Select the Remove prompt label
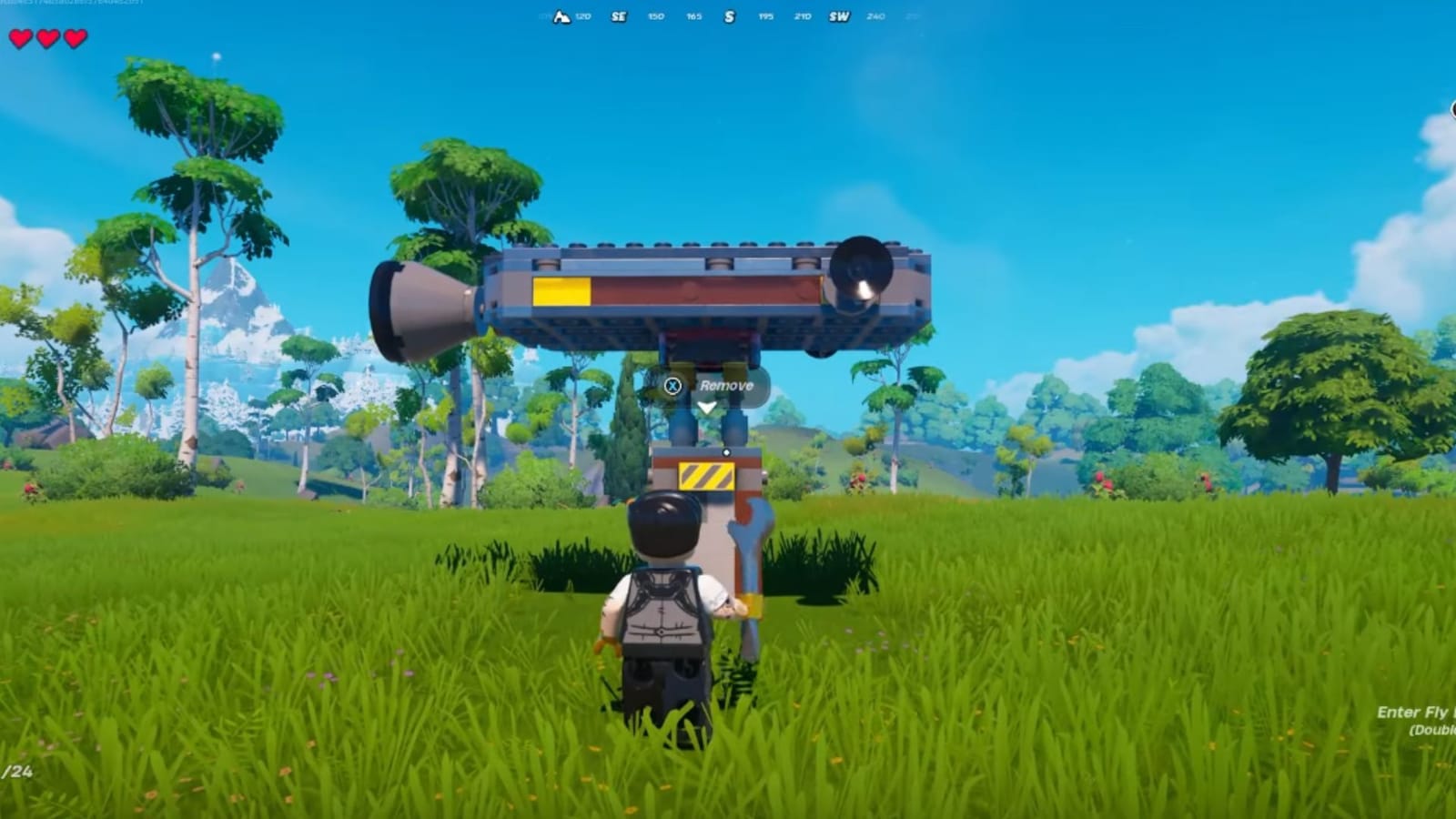 click(x=724, y=385)
